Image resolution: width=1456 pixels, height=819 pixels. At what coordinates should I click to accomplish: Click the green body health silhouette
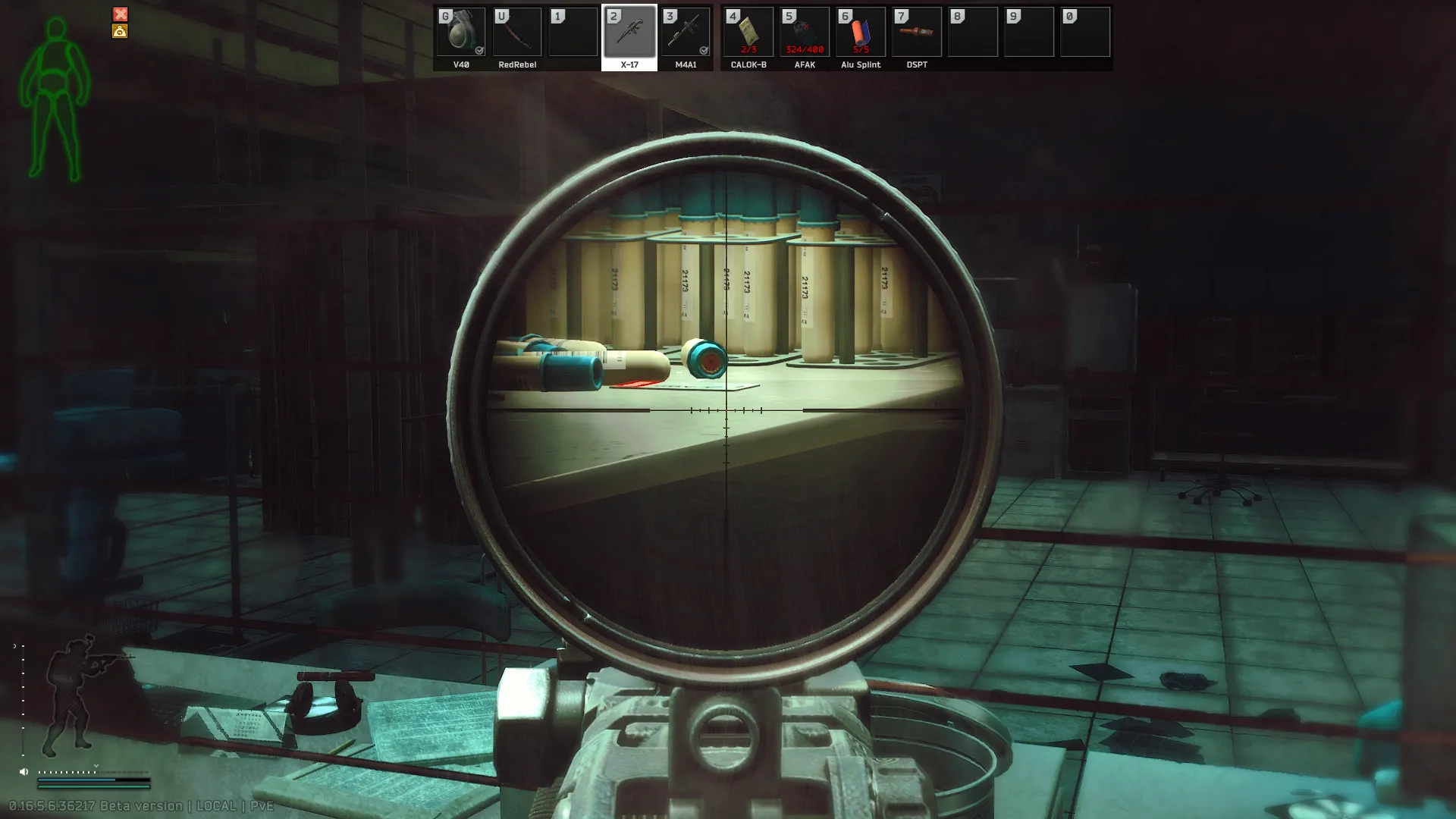(55, 99)
